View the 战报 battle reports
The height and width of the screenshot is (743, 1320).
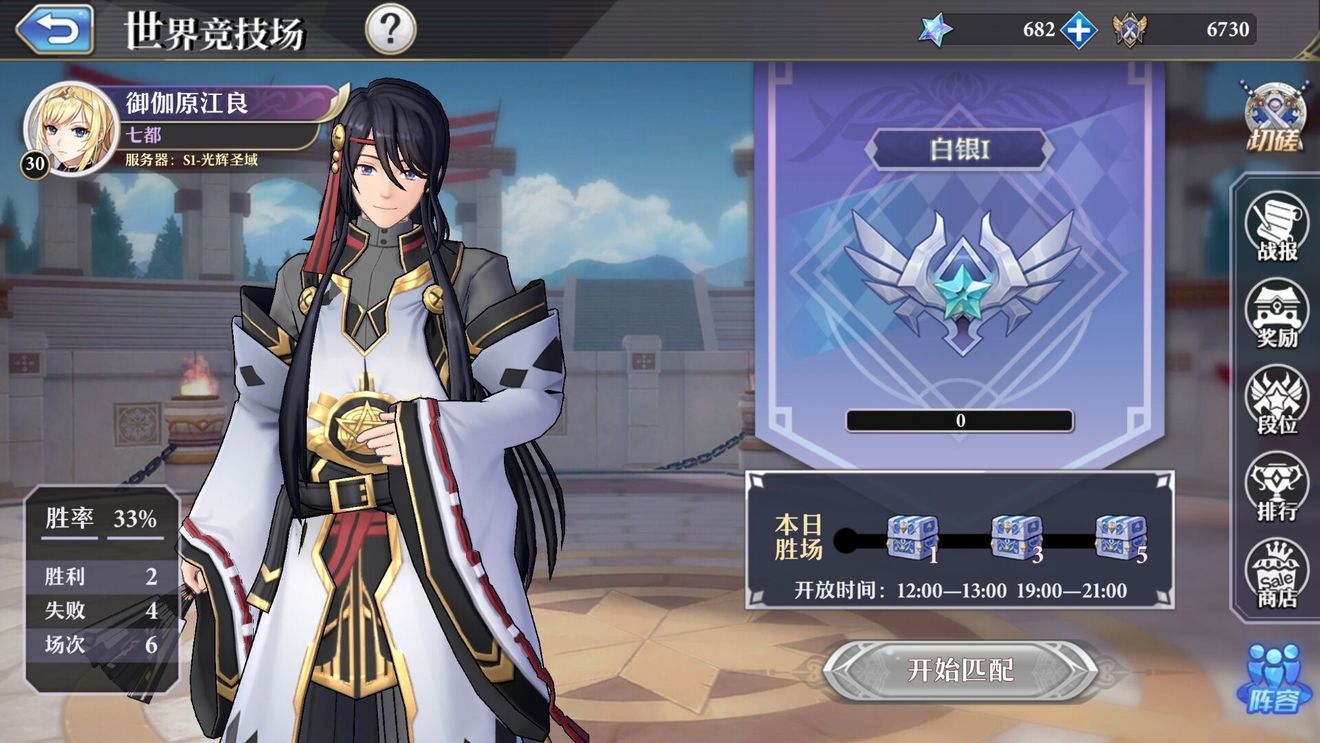[1277, 226]
